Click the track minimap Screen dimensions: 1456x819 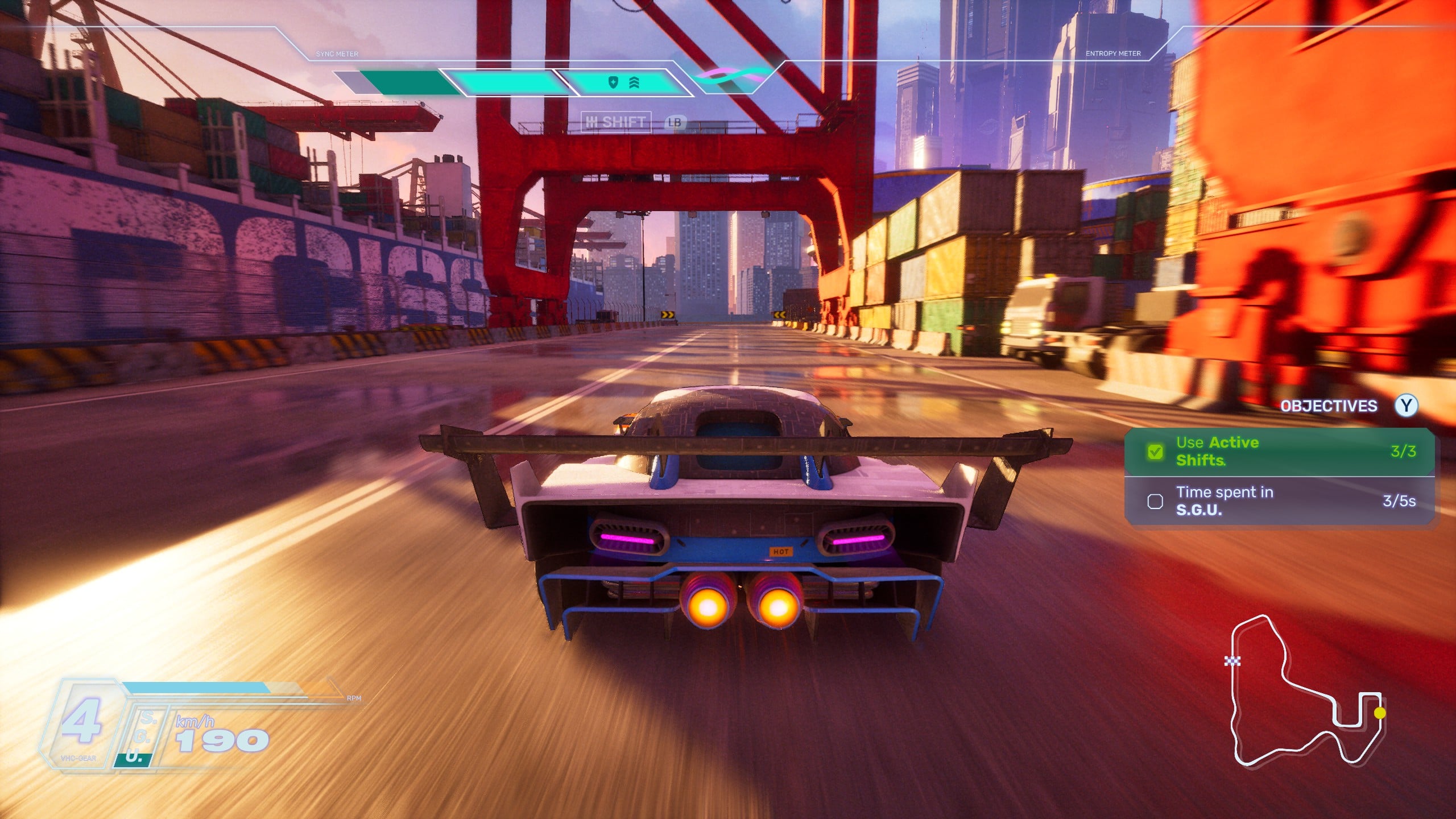pyautogui.click(x=1305, y=691)
